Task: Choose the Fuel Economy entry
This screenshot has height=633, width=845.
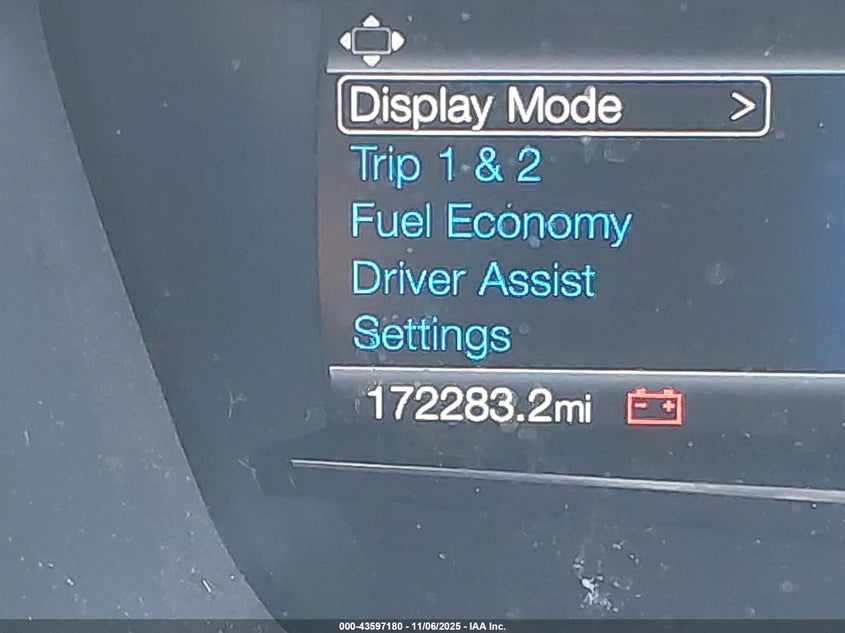Action: coord(491,223)
